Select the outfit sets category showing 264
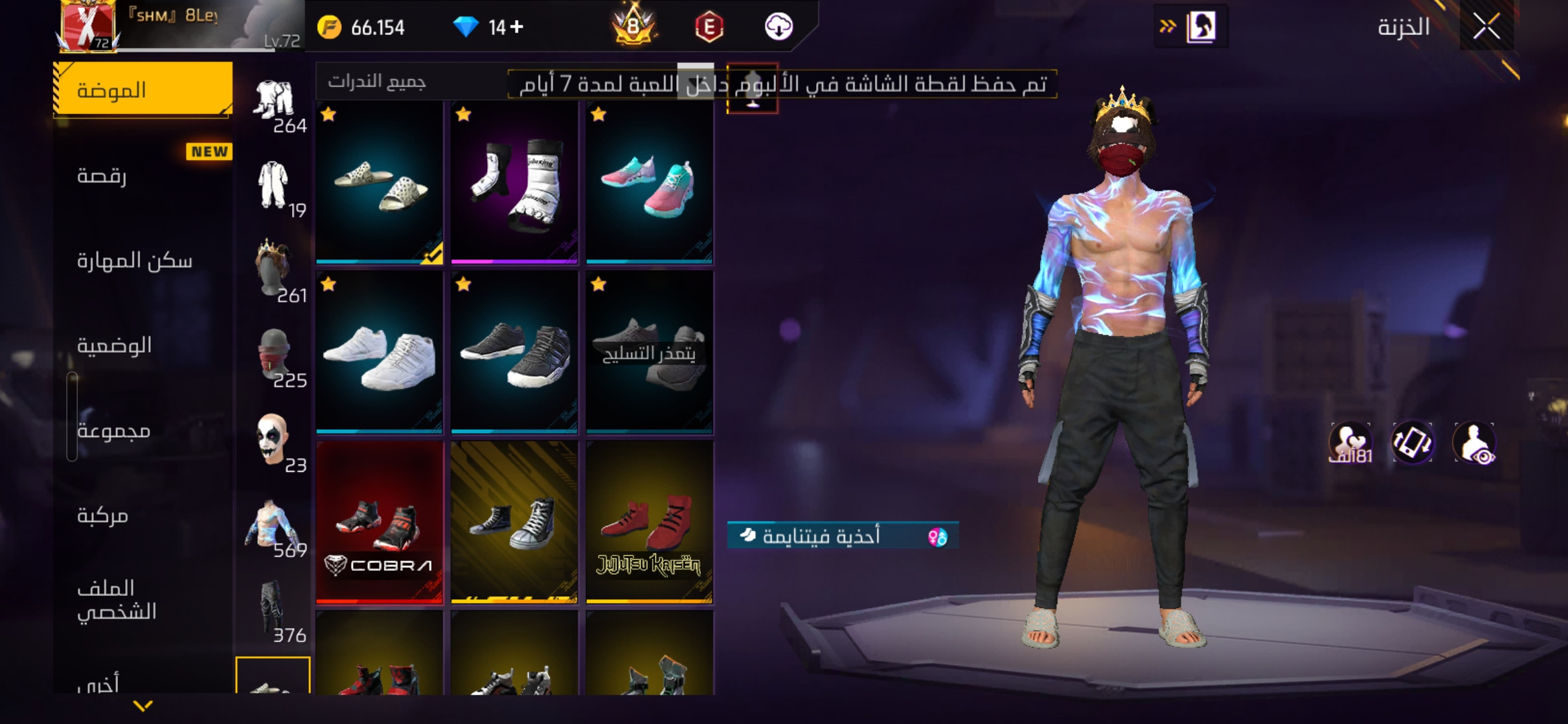 point(275,105)
